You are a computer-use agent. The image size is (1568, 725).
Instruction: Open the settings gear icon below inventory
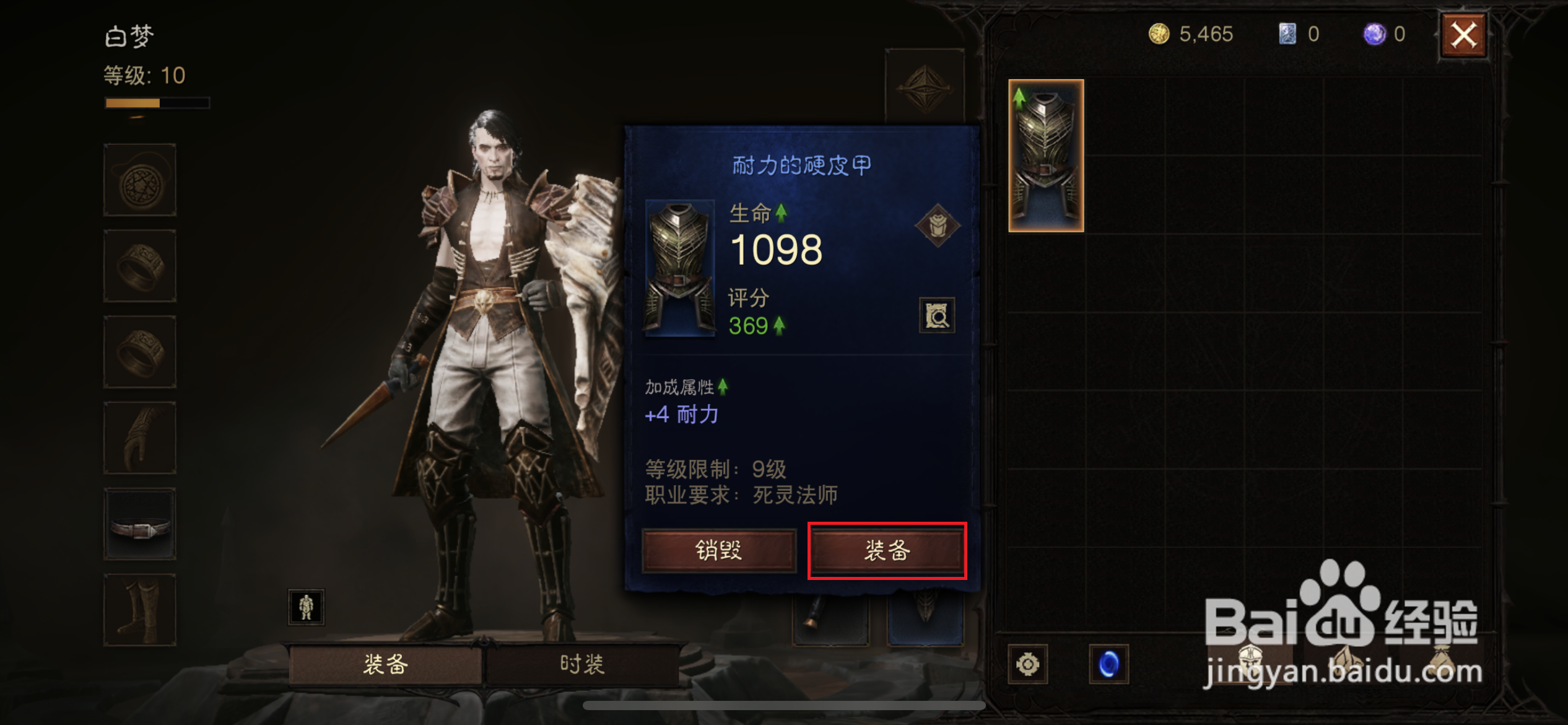tap(1027, 664)
